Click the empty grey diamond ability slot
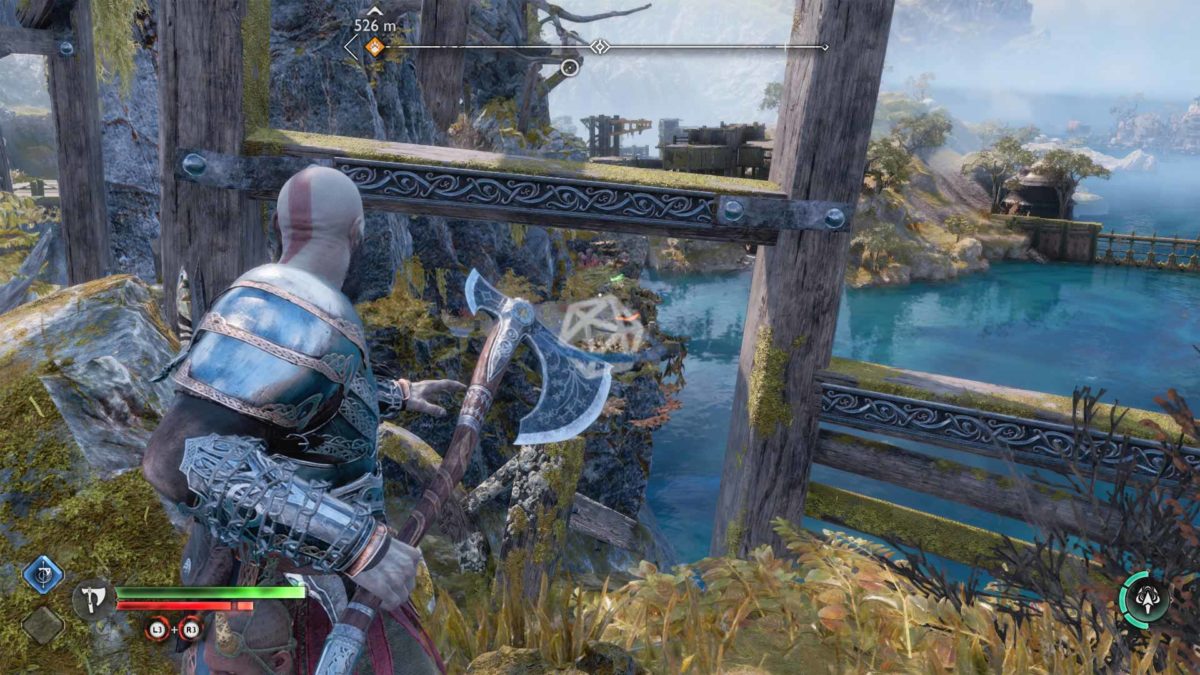1200x675 pixels. click(x=43, y=625)
